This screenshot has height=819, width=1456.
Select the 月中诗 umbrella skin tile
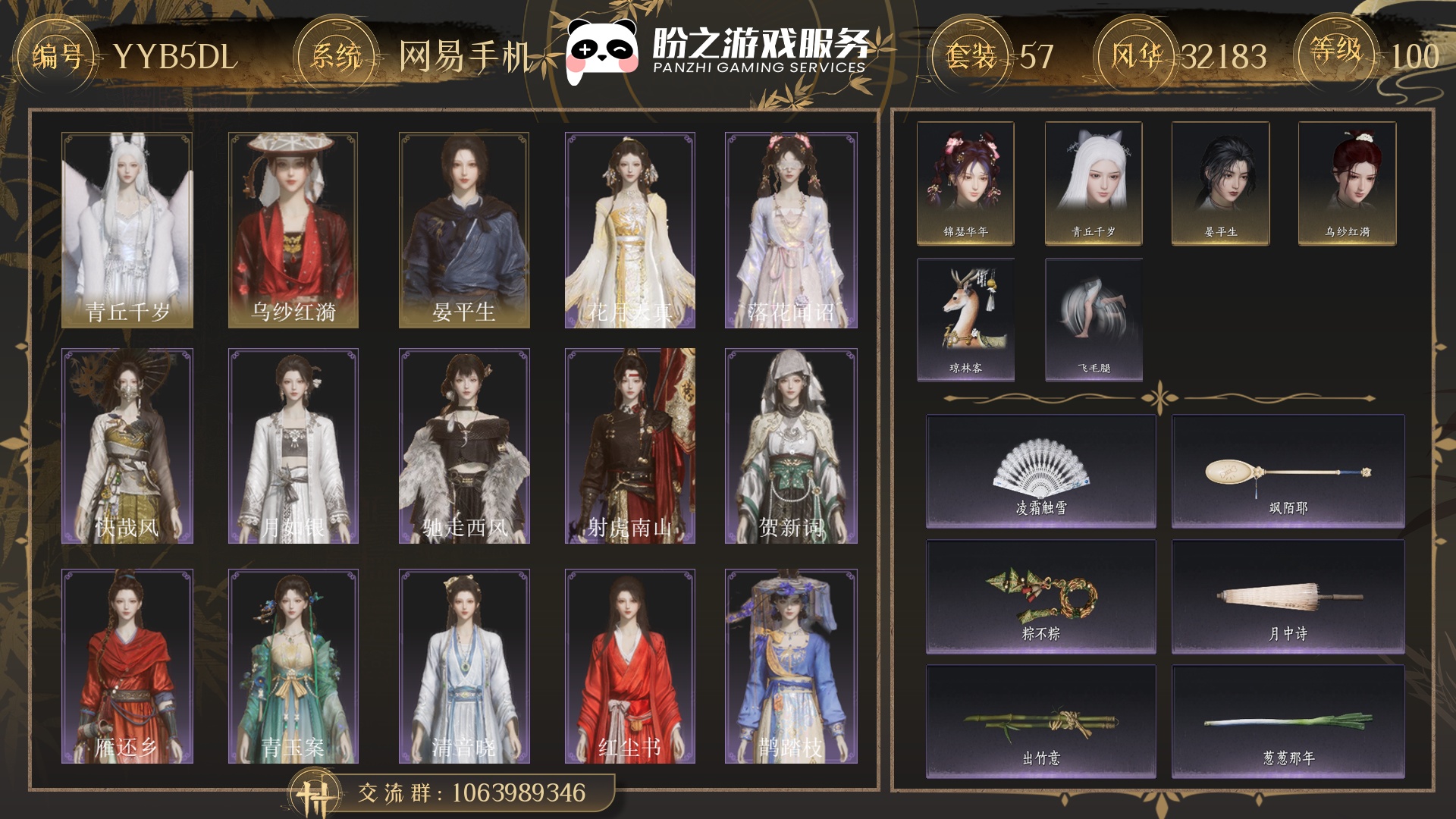(x=1288, y=597)
